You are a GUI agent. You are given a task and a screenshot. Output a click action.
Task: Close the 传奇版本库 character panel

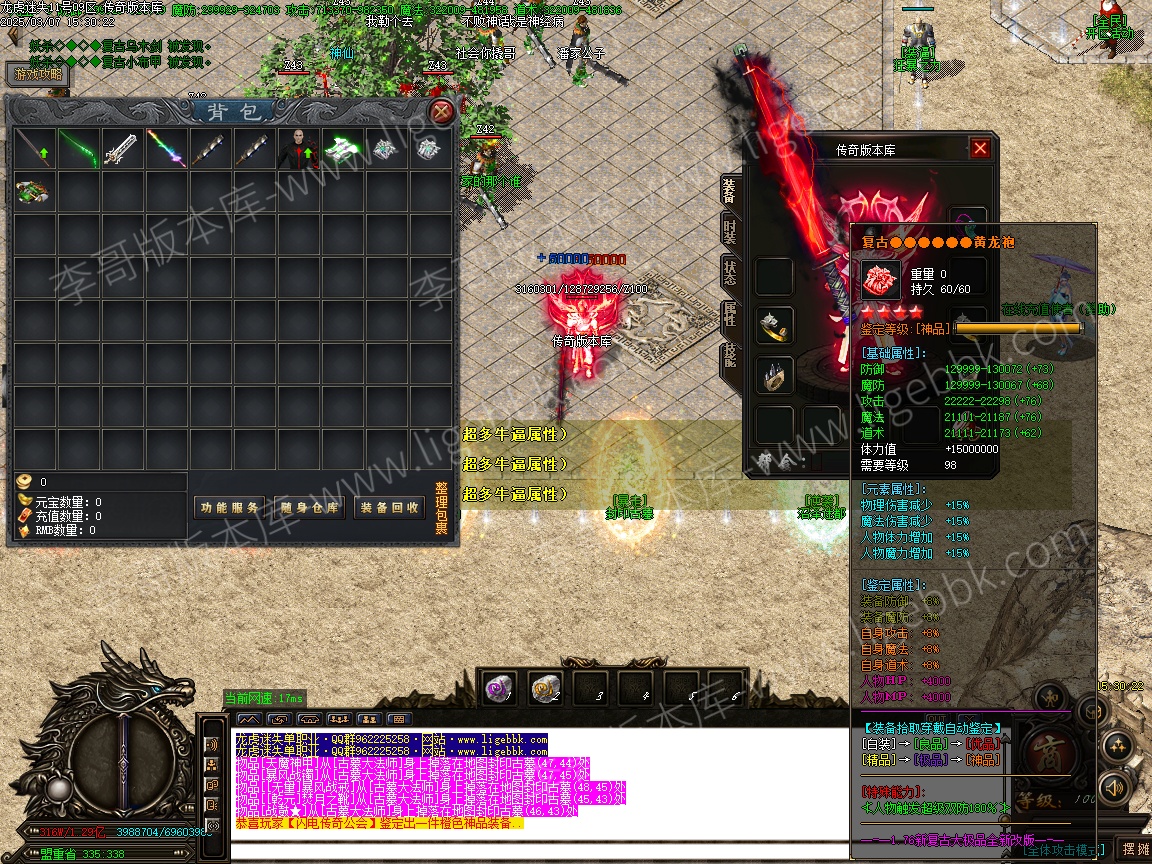980,149
